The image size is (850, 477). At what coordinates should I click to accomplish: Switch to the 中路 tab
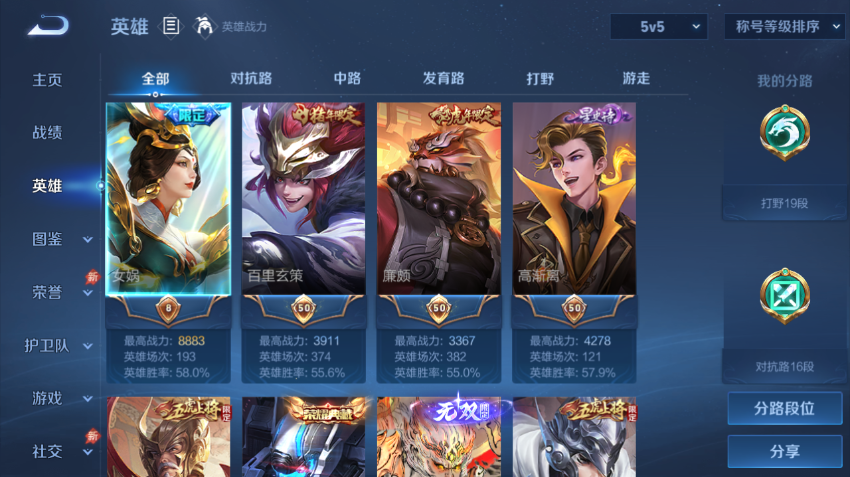347,79
